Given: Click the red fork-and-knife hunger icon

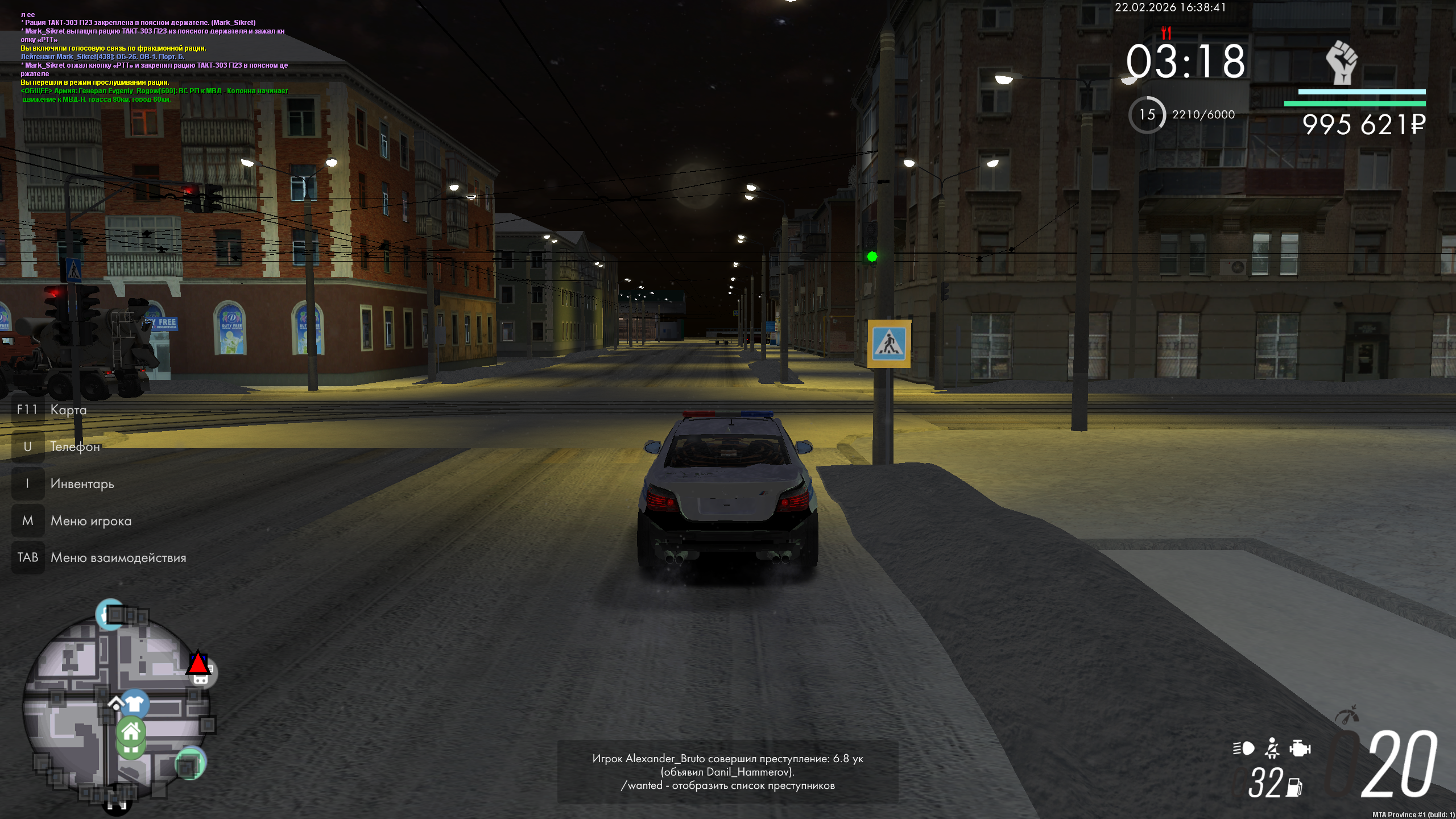Looking at the screenshot, I should (x=1166, y=32).
